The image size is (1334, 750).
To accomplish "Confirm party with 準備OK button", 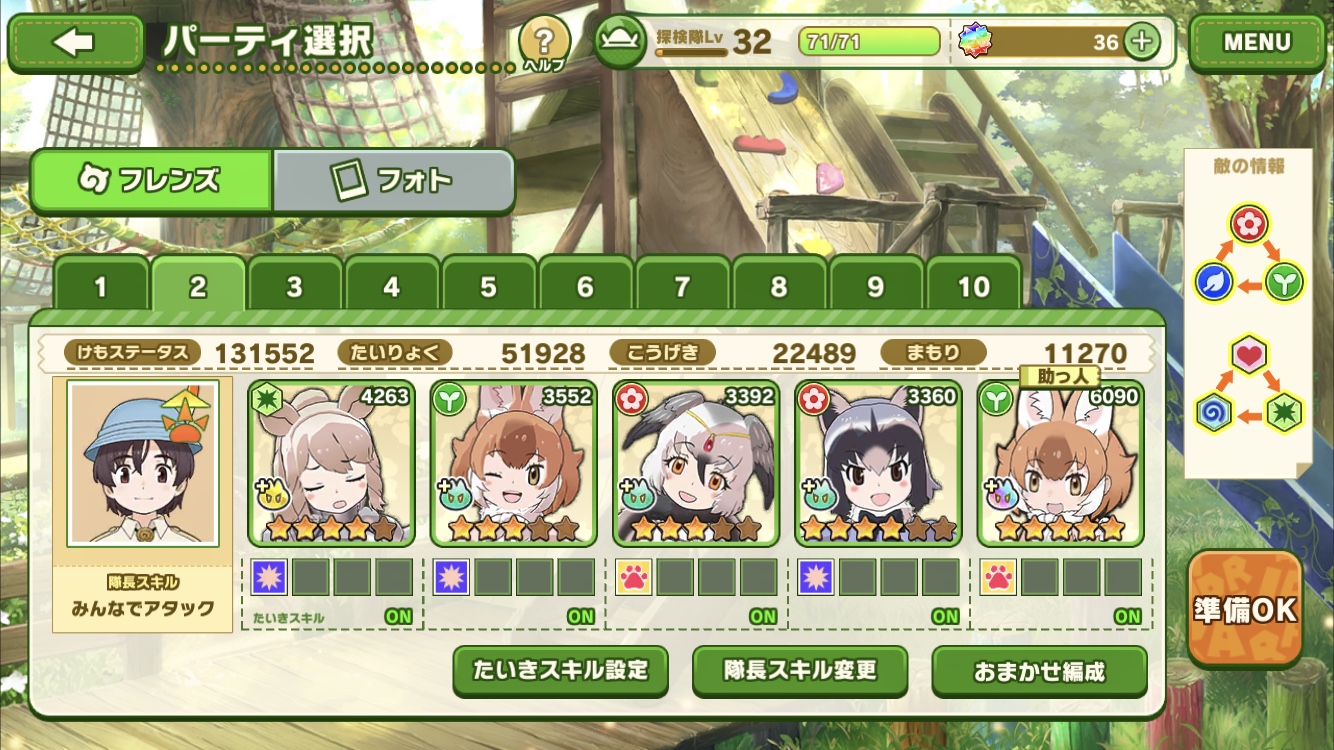I will click(x=1245, y=609).
